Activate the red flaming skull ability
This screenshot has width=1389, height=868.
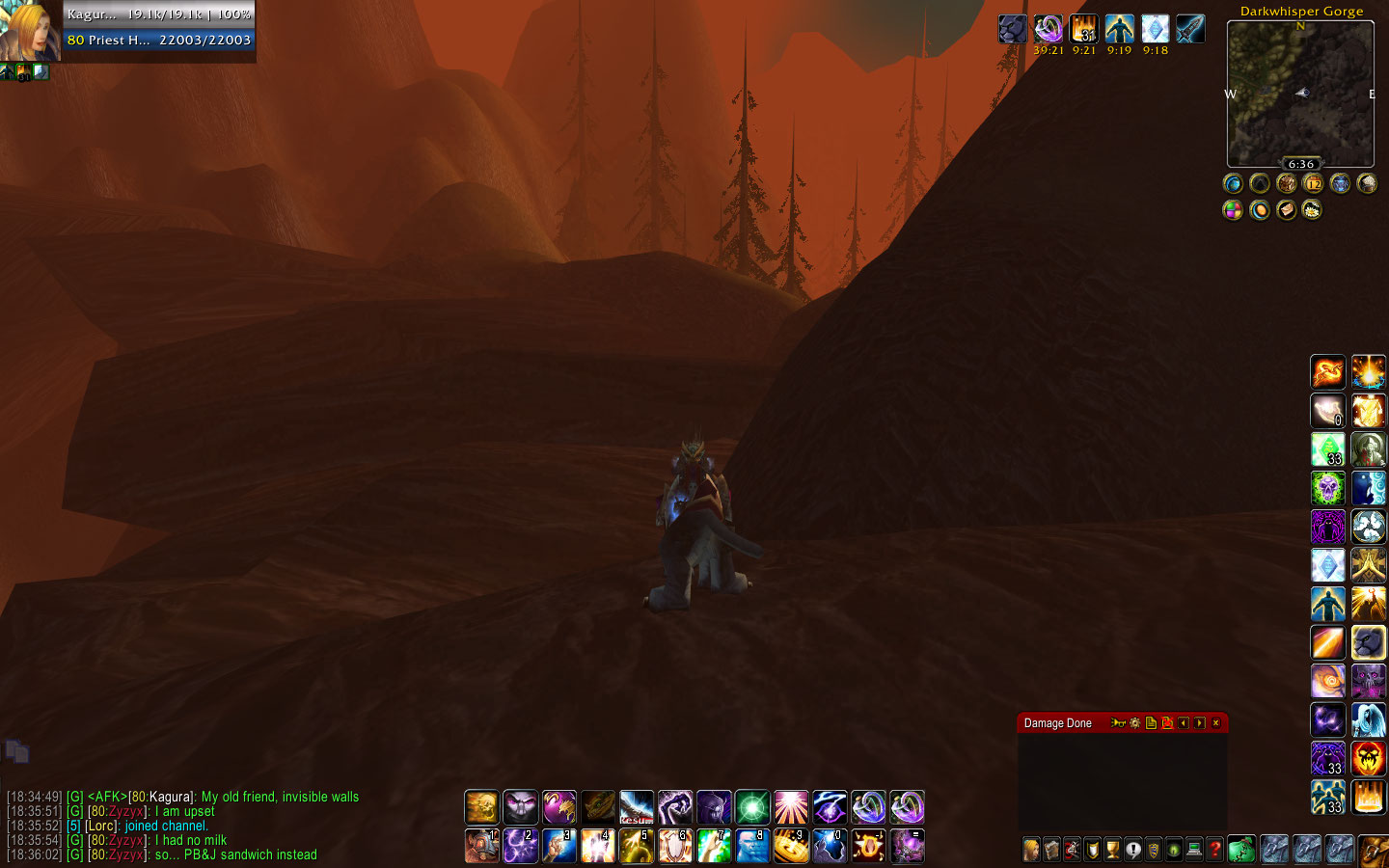(x=1368, y=758)
